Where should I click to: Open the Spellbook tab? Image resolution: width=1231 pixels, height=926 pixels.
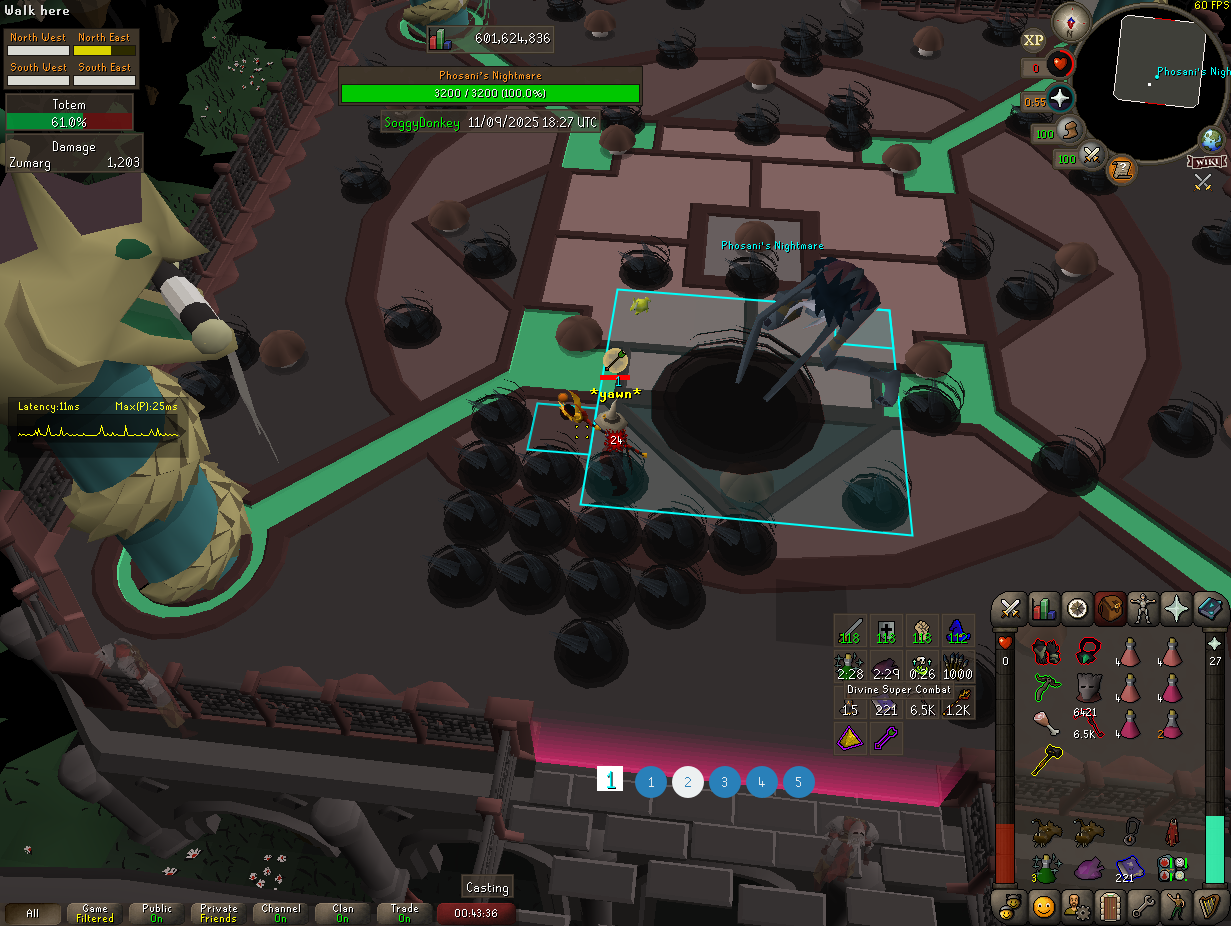point(1210,608)
